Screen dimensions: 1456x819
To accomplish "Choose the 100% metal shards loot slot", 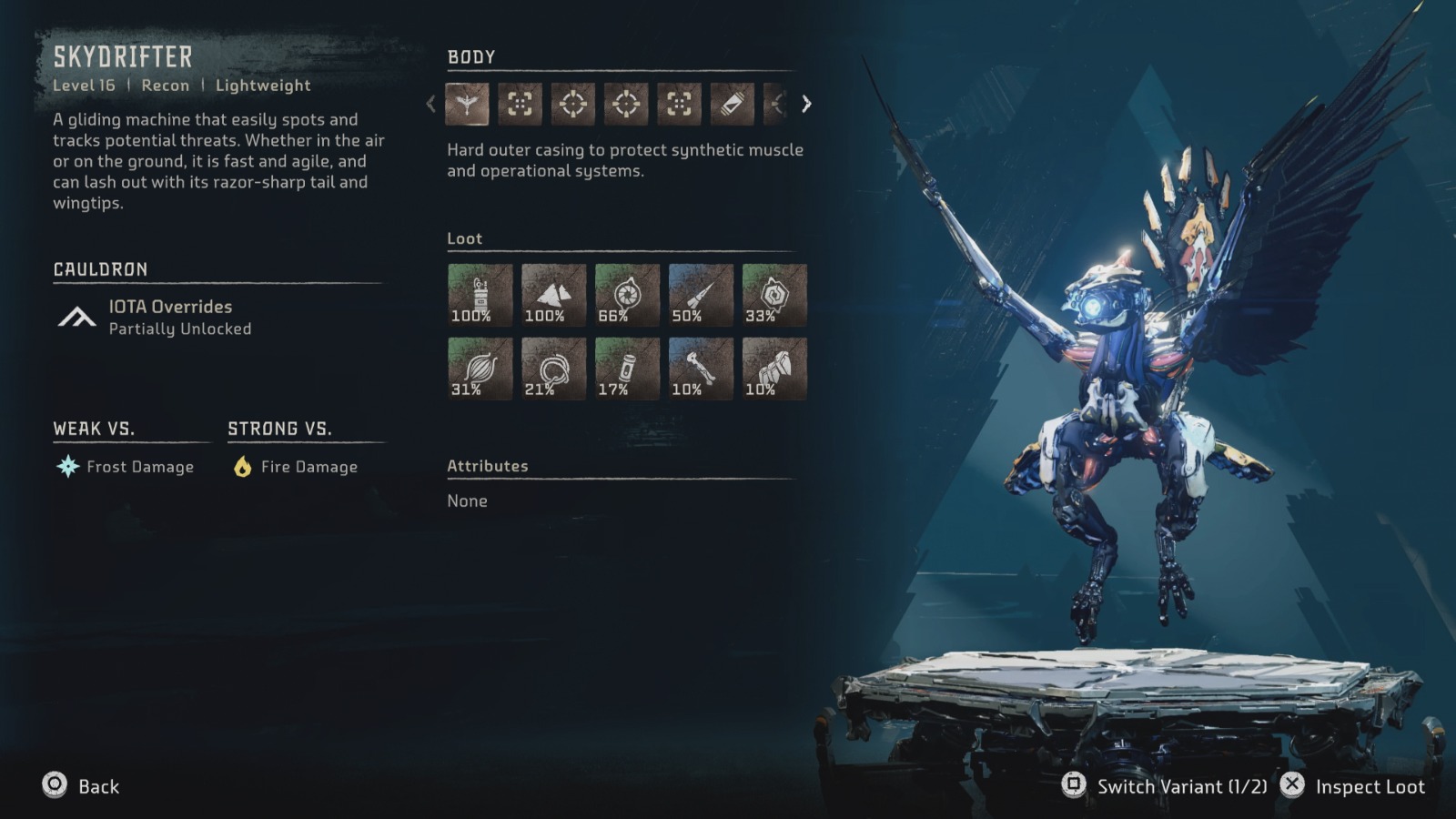I will [553, 295].
